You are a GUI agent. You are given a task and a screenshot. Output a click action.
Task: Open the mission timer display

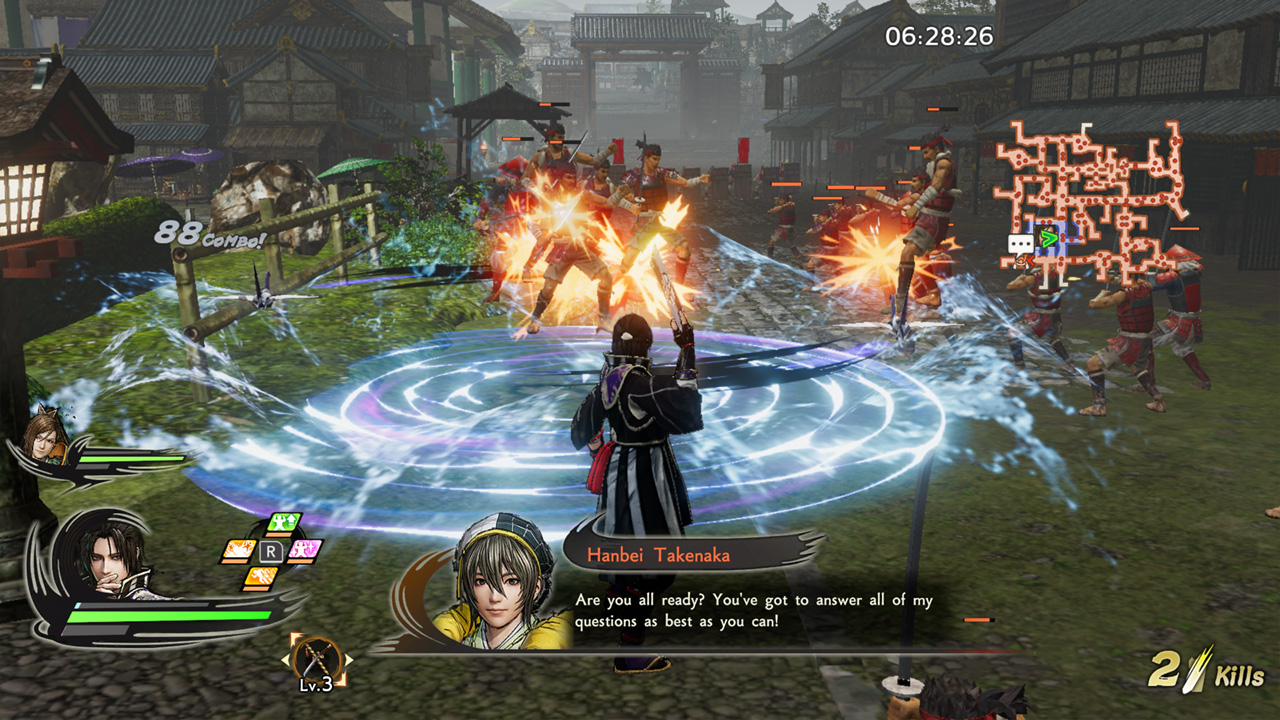(937, 34)
